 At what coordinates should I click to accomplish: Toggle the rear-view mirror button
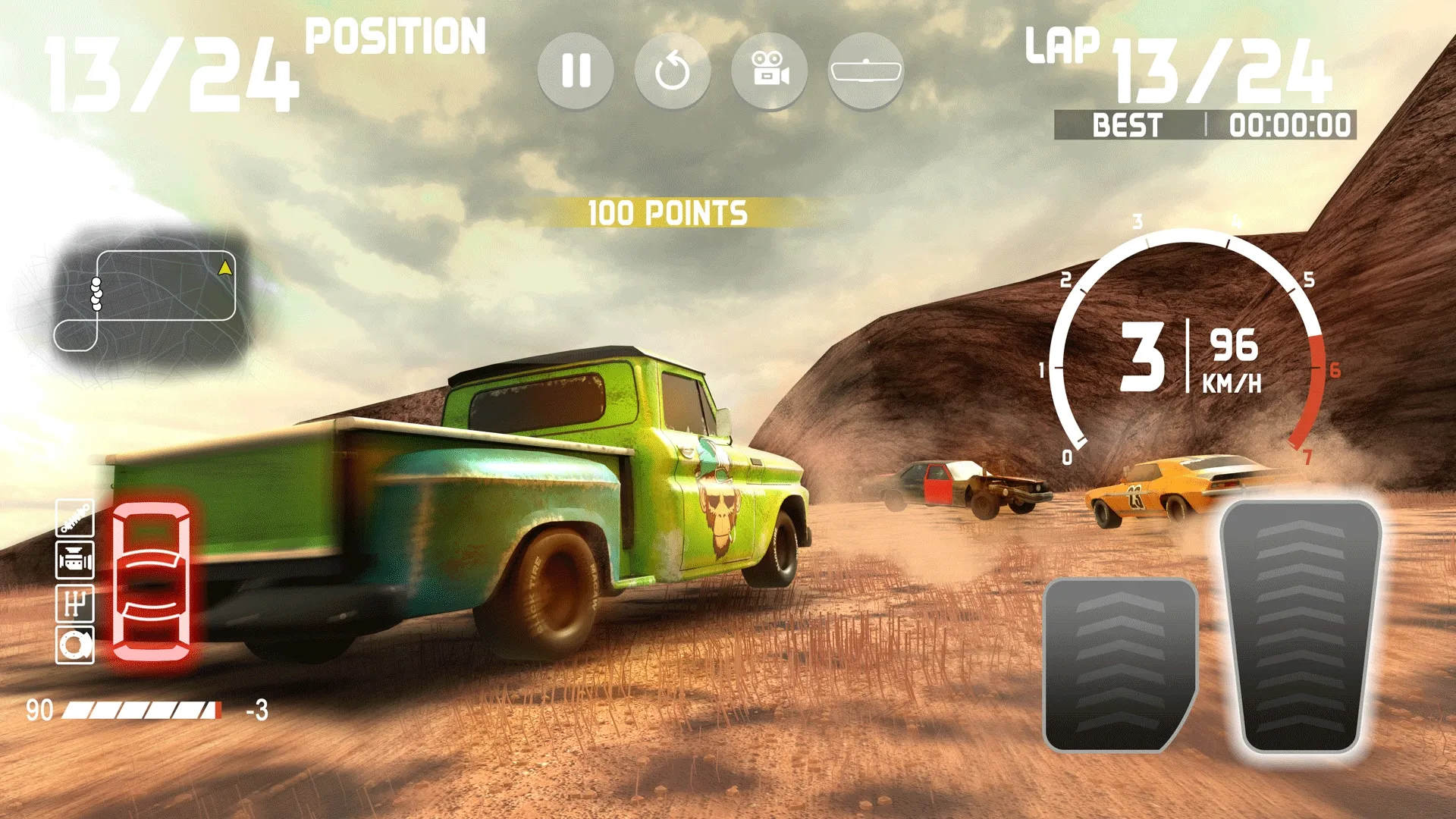(866, 71)
